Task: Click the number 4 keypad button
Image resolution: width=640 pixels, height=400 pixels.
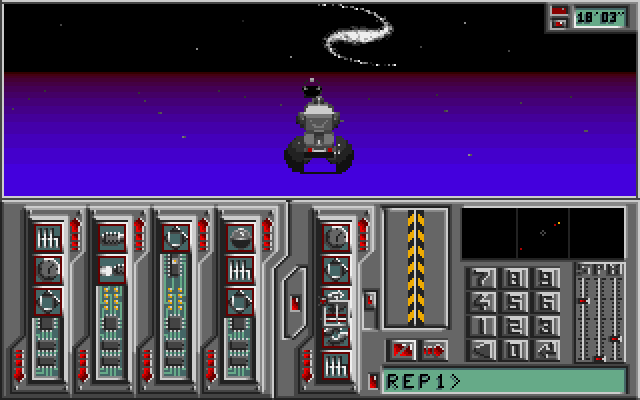Action: click(484, 303)
